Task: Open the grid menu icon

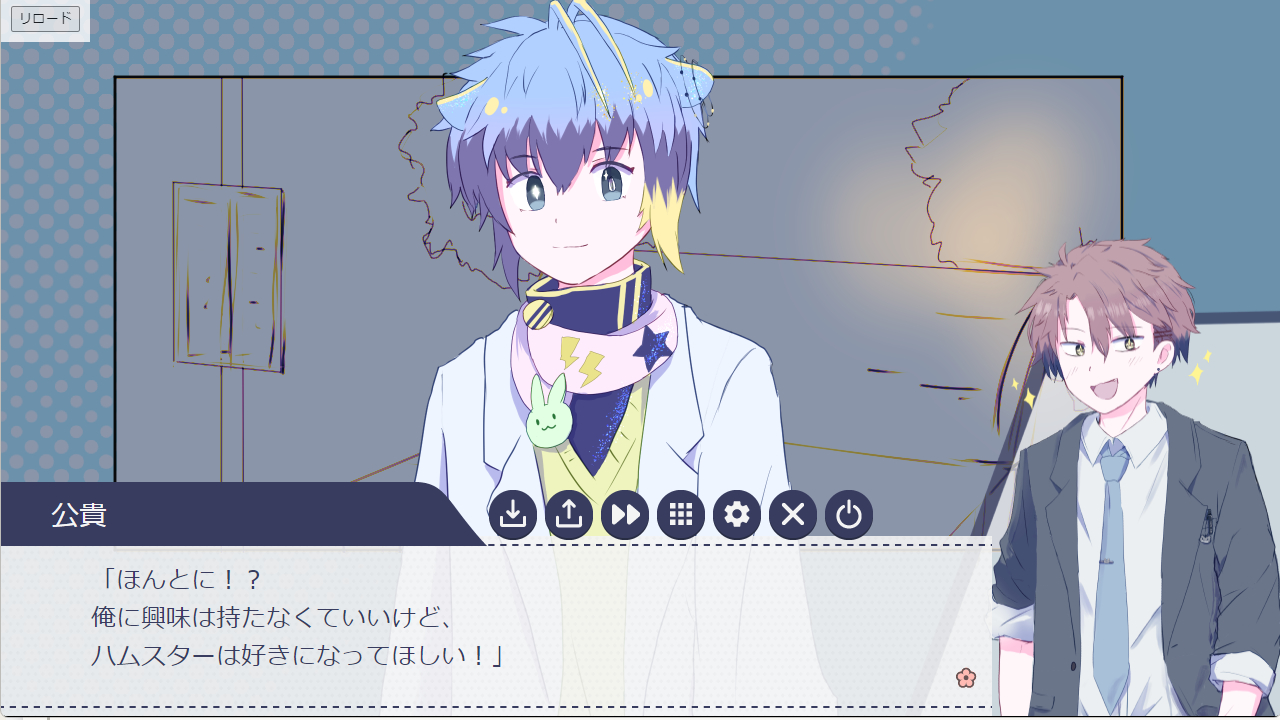Action: coord(681,515)
